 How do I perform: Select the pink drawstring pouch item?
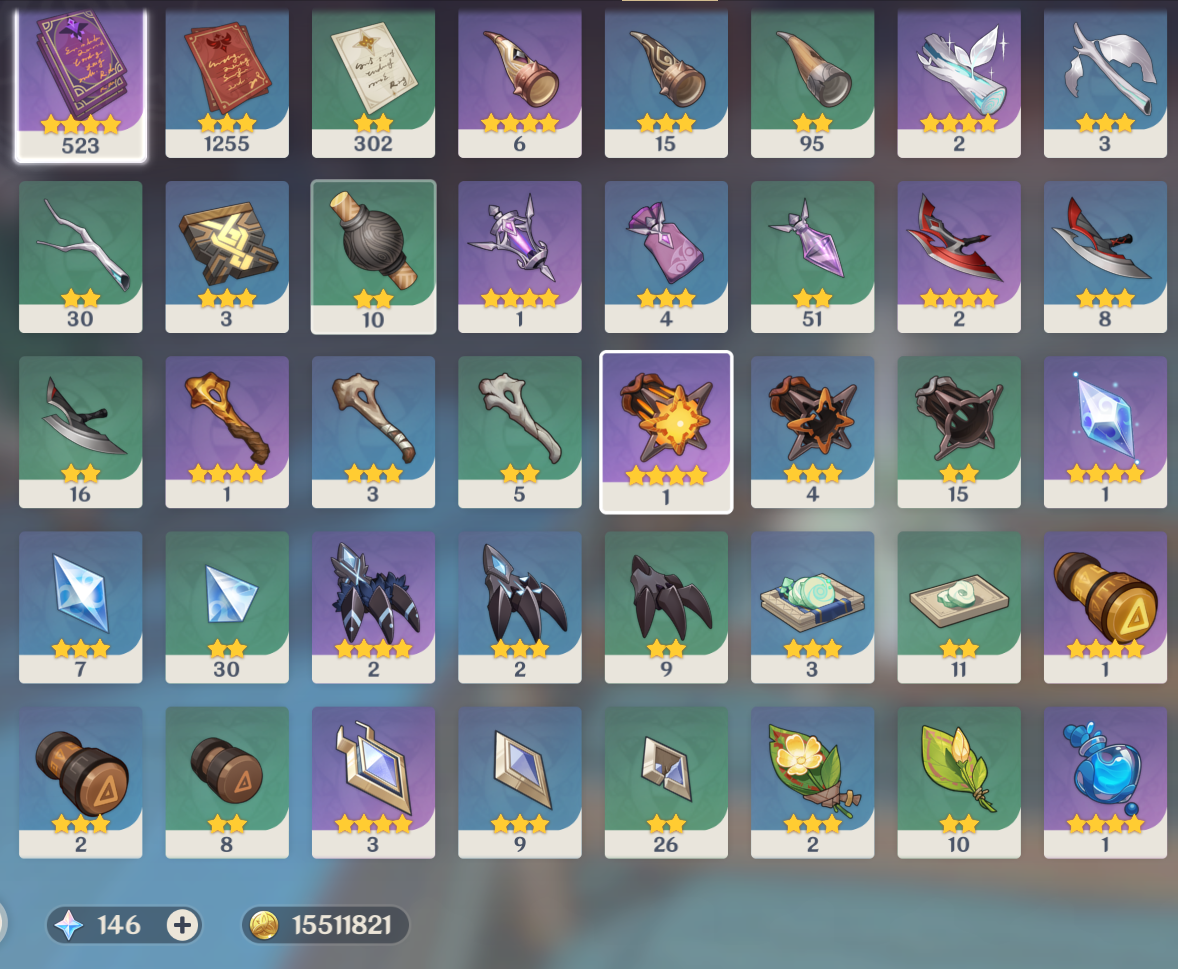666,255
